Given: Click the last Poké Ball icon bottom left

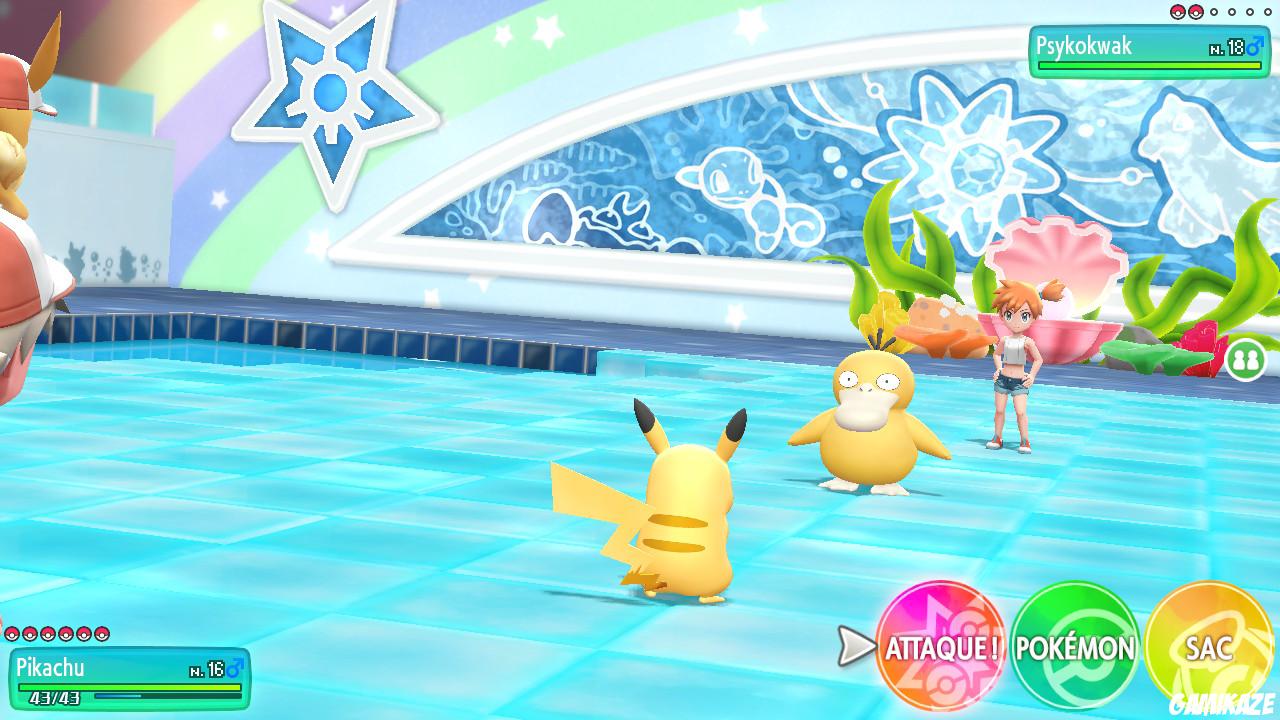Looking at the screenshot, I should (101, 634).
